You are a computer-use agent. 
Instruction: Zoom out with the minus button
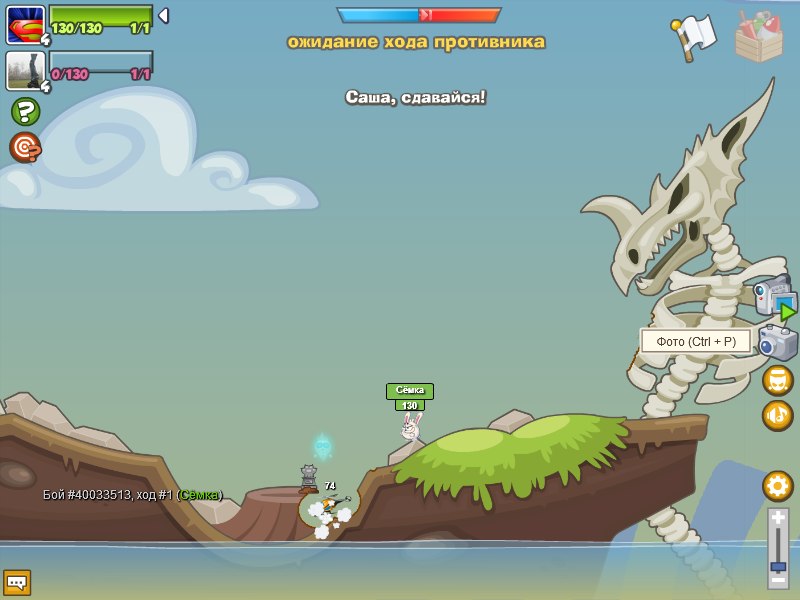[778, 579]
